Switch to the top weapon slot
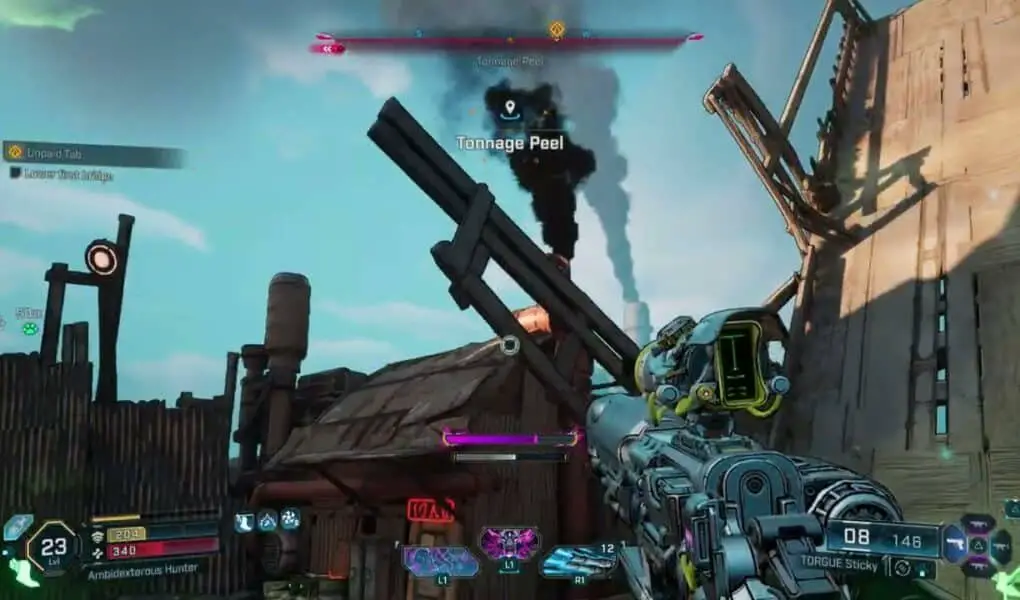The width and height of the screenshot is (1020, 600). click(x=977, y=523)
